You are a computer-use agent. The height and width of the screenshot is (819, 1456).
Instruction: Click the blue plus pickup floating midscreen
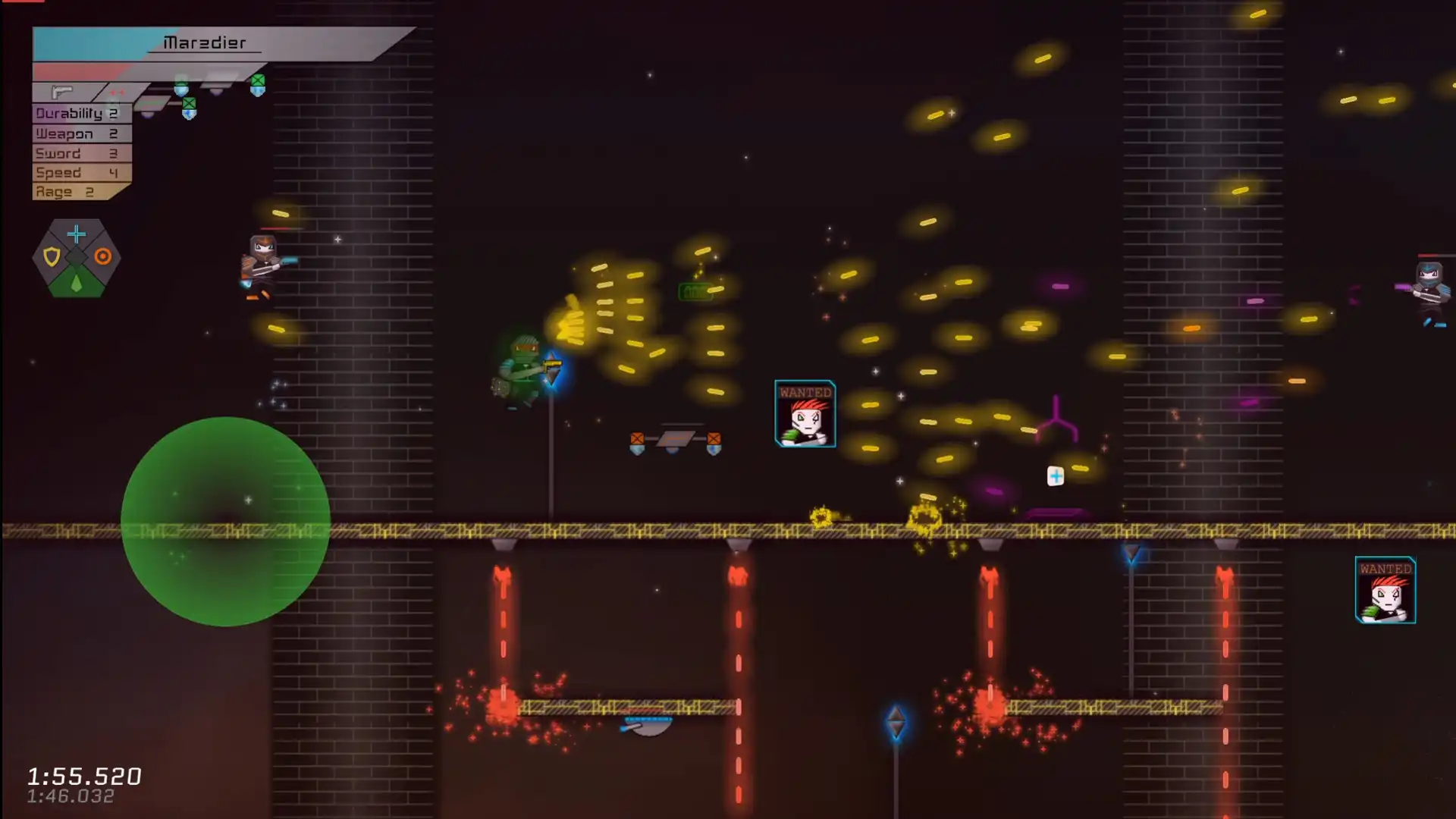[x=1054, y=476]
